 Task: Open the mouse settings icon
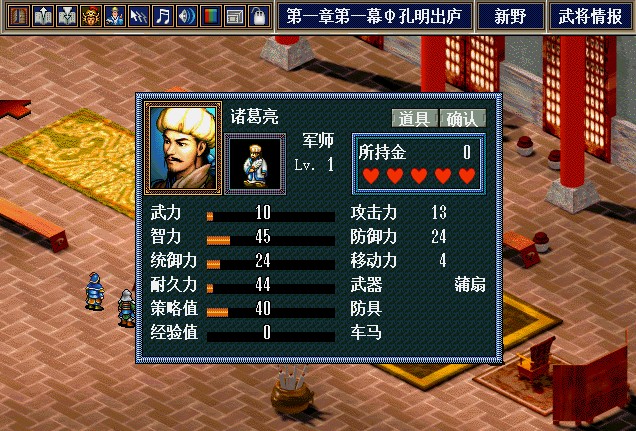[257, 16]
